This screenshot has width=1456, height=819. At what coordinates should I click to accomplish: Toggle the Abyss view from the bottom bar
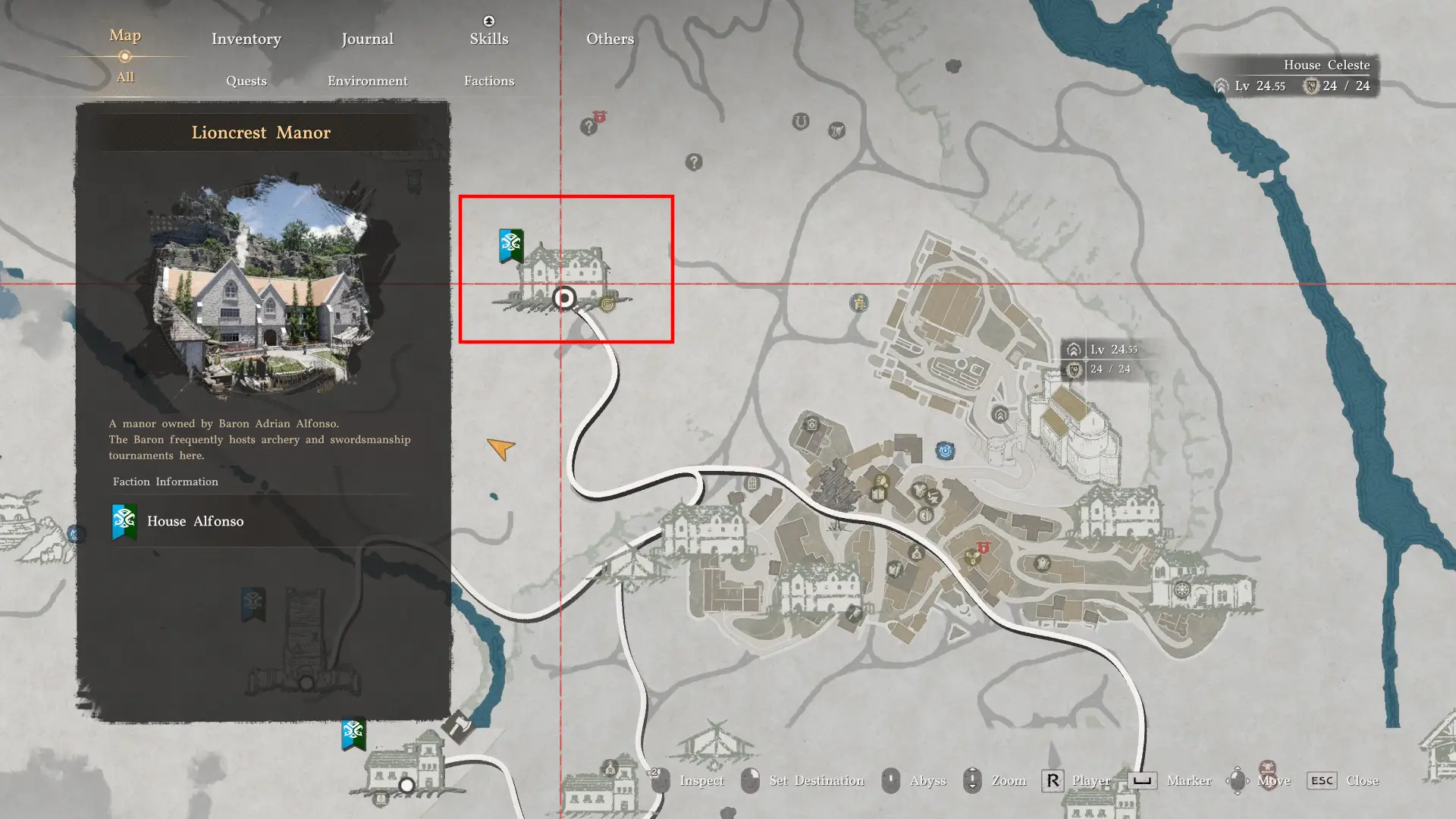(927, 780)
